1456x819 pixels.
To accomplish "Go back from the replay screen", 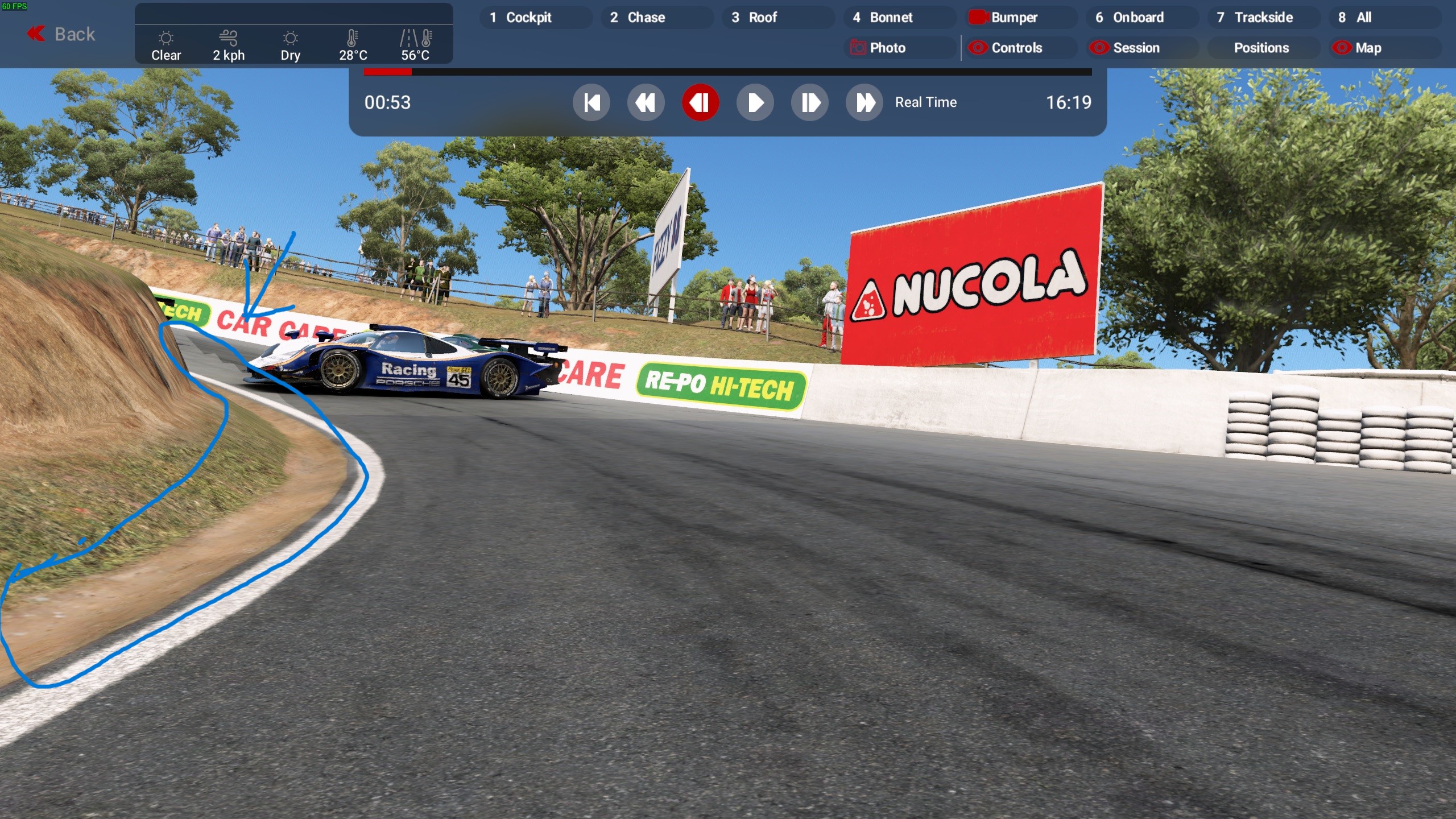I will 61,34.
